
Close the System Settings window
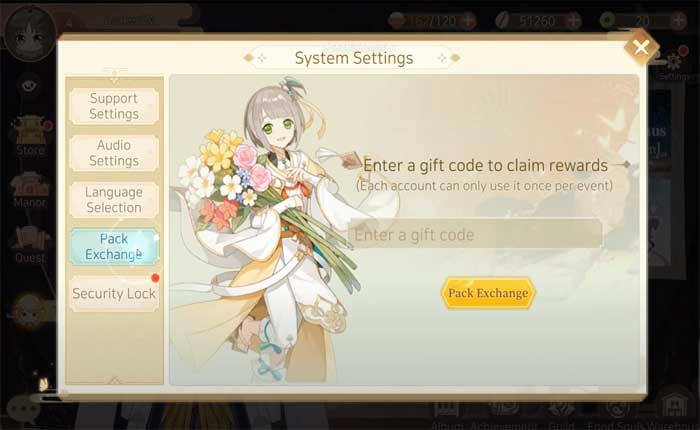pos(640,47)
